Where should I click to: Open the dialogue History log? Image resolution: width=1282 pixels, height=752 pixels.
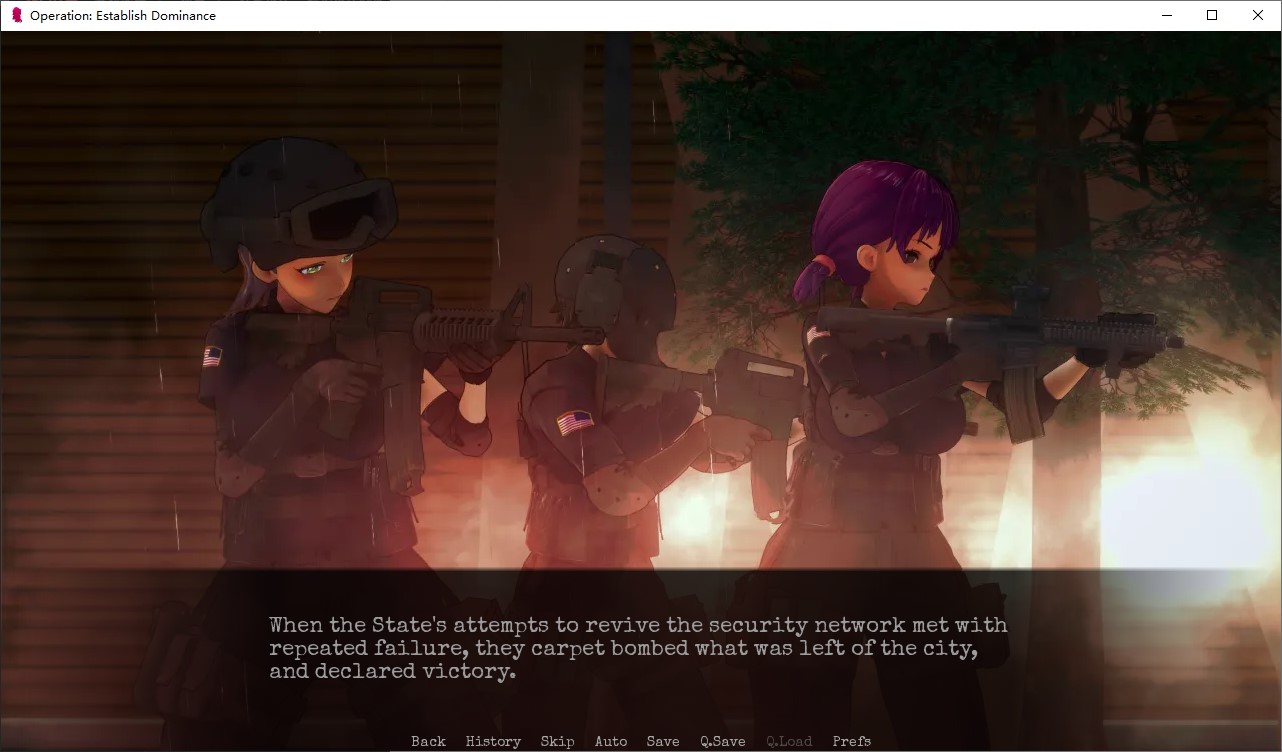pyautogui.click(x=492, y=741)
